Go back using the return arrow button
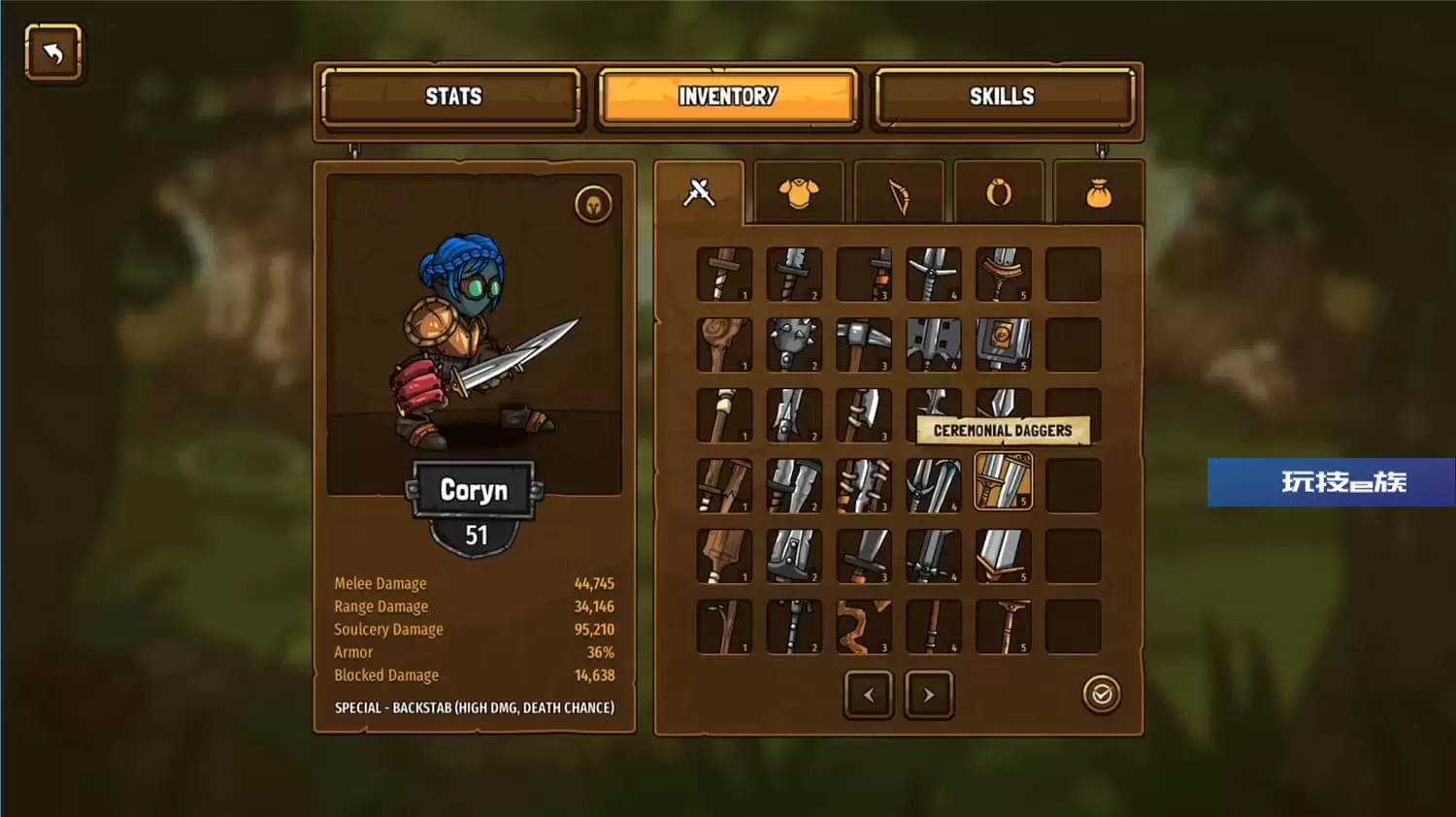This screenshot has width=1456, height=817. (x=53, y=52)
